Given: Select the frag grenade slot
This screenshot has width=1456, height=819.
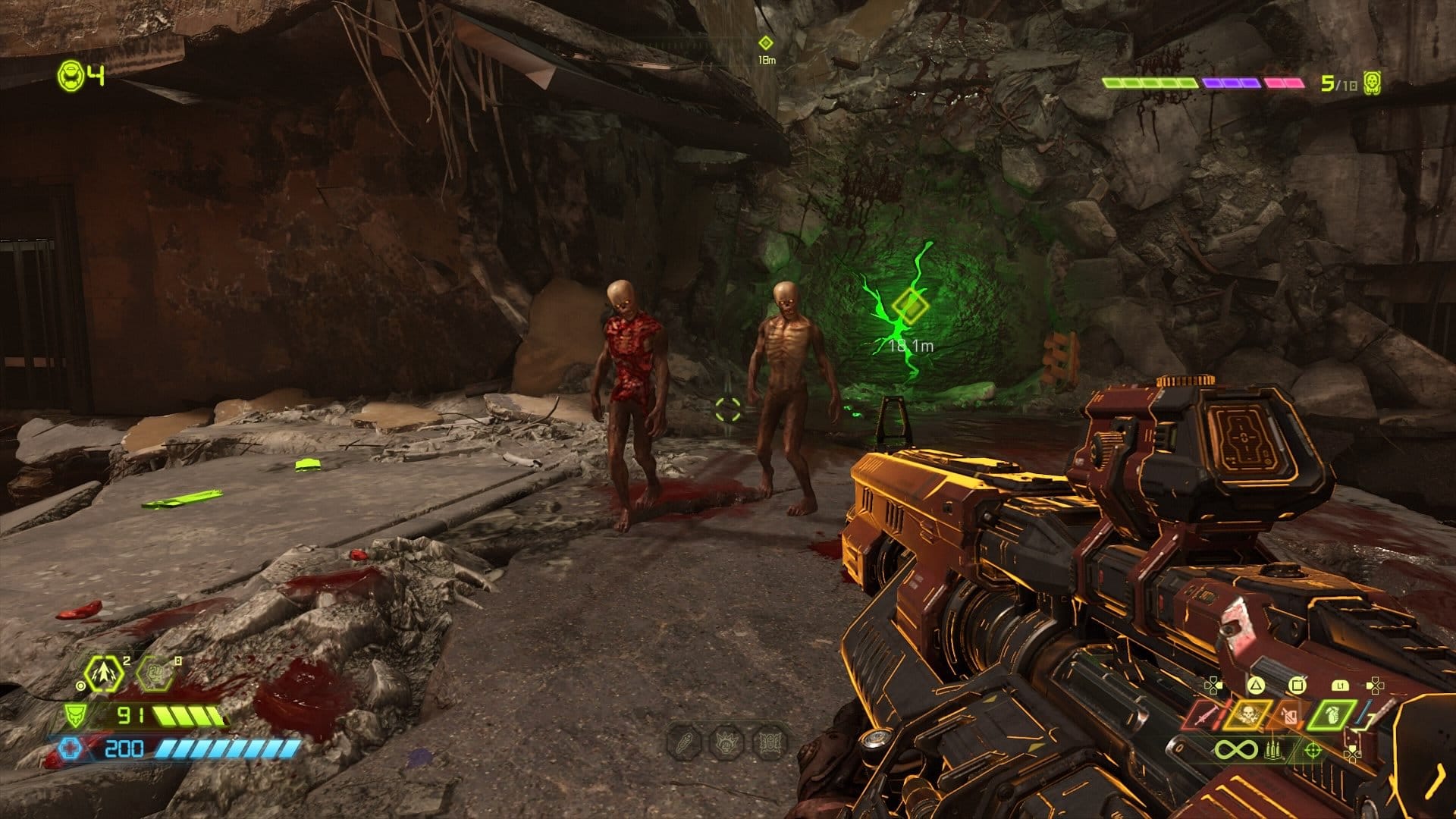Looking at the screenshot, I should [x=1332, y=715].
